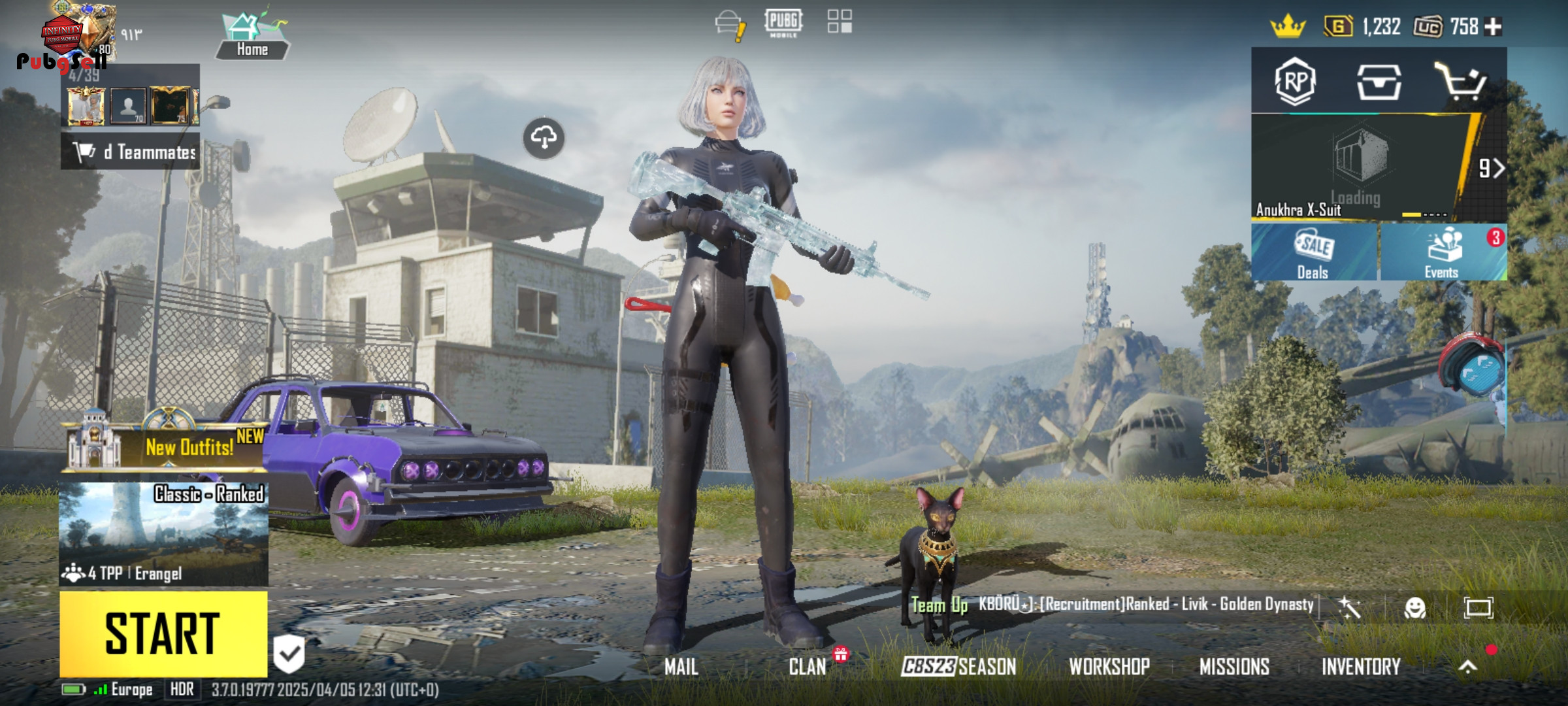Open the MISSIONS menu

(x=1234, y=667)
